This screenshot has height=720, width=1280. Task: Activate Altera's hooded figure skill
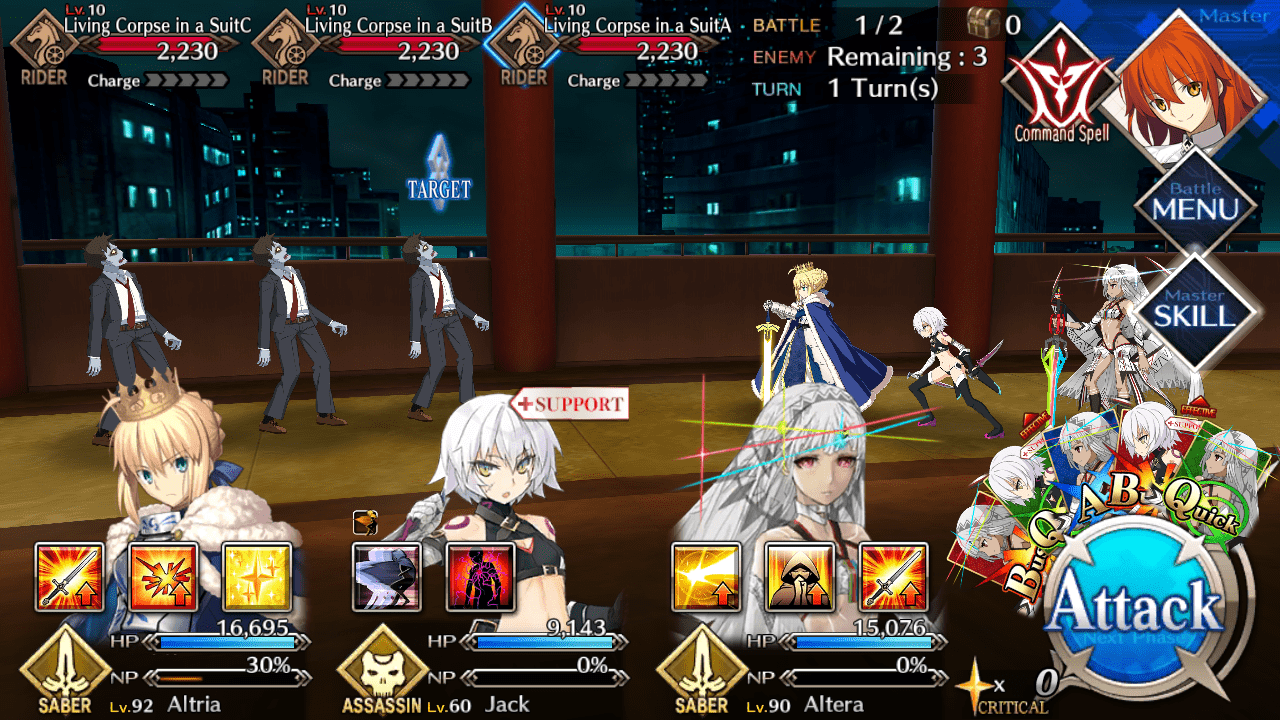click(x=799, y=577)
